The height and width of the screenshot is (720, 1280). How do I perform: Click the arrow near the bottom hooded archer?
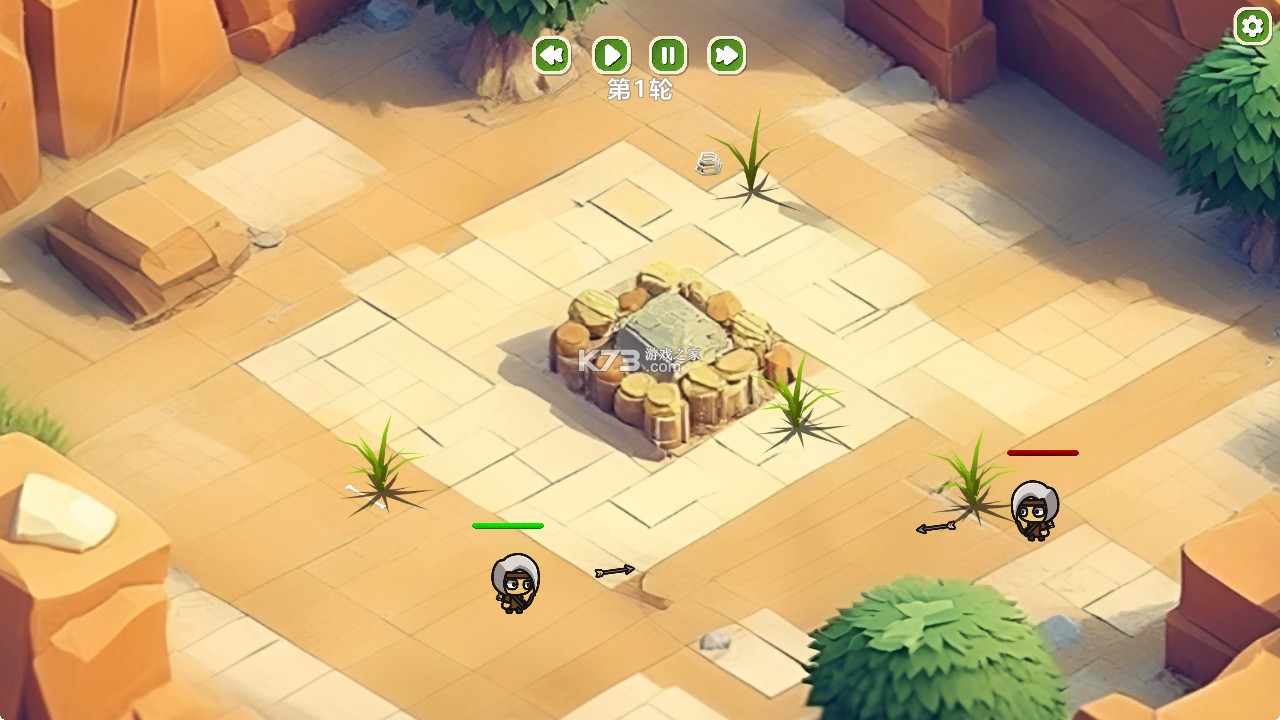point(613,570)
